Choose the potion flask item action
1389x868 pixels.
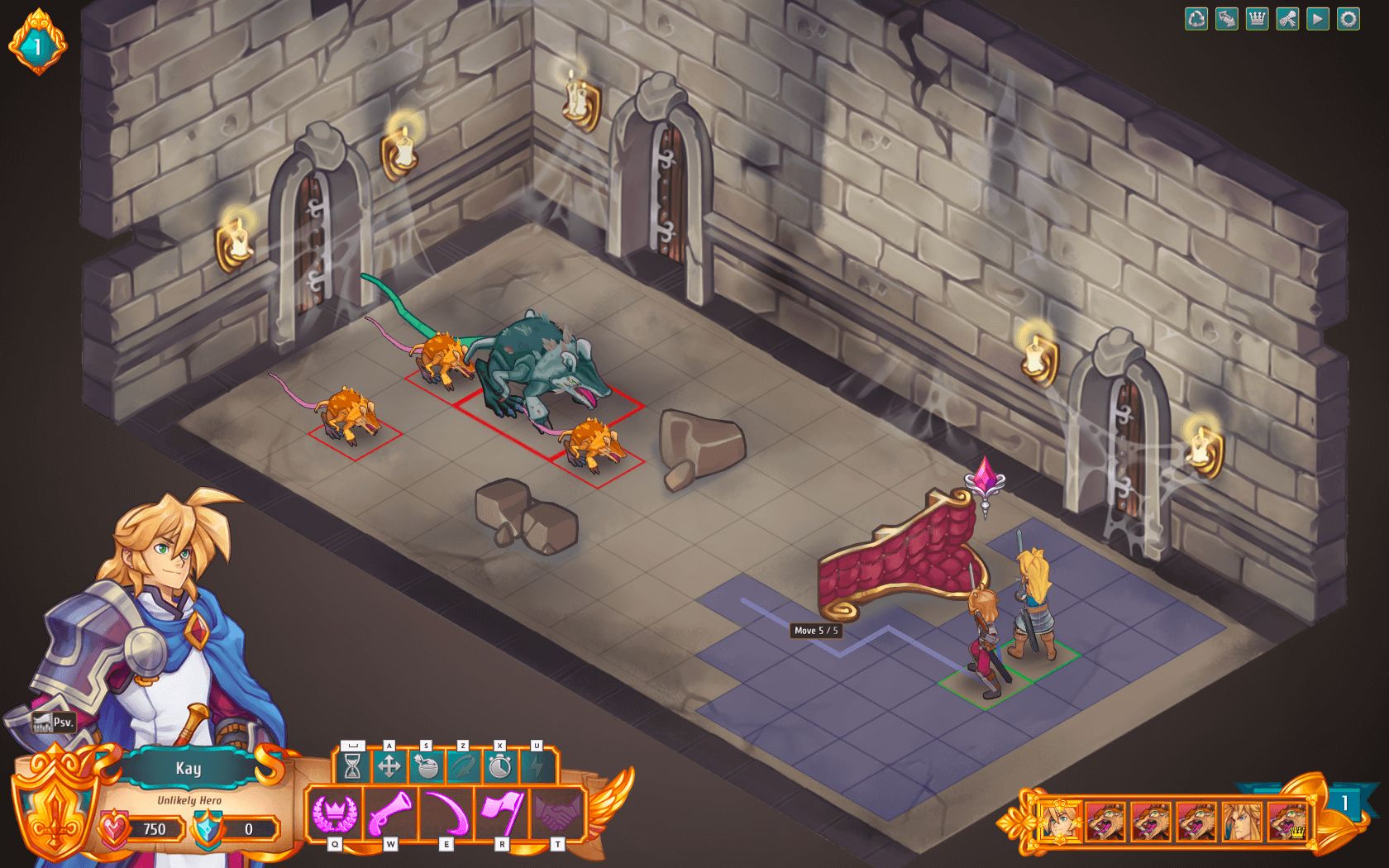tap(427, 767)
